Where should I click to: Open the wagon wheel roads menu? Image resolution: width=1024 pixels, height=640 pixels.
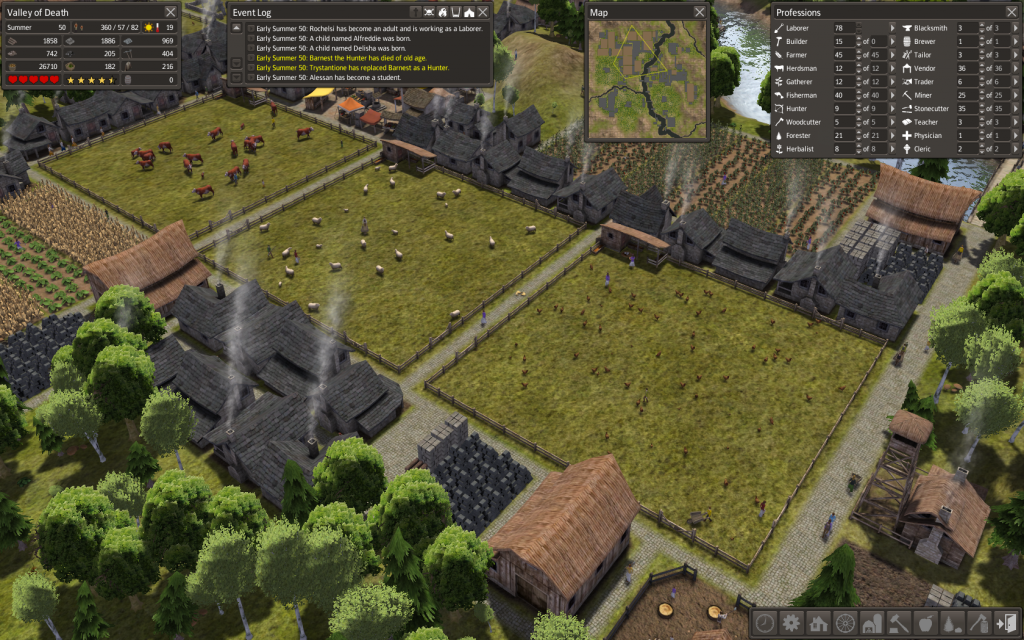845,622
